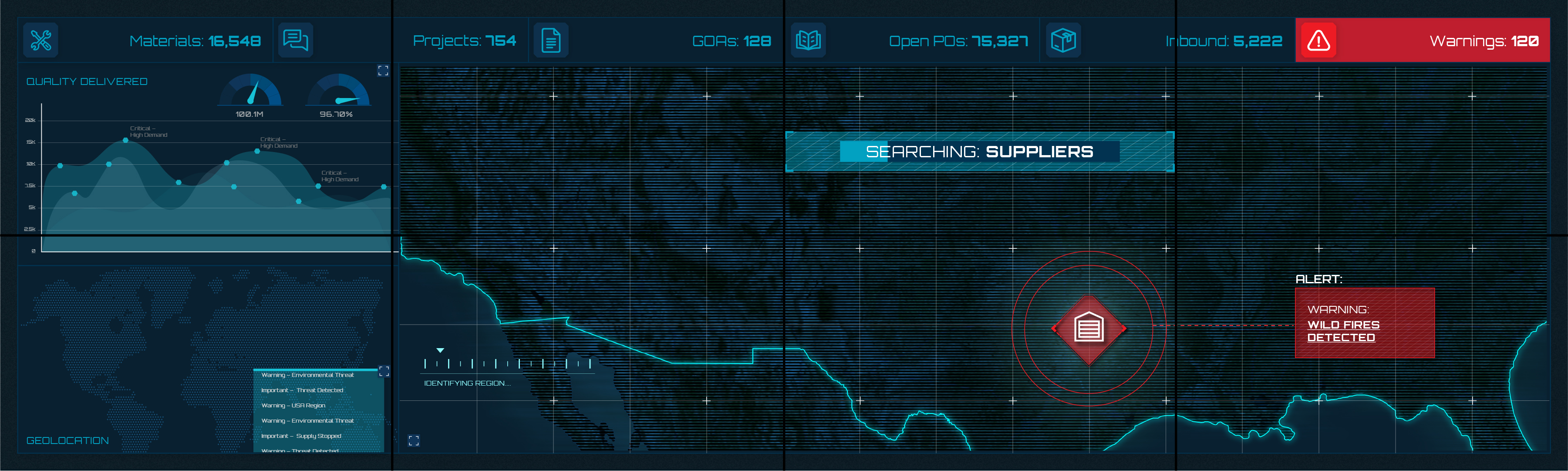Select the Important – Supply Stopped entry

point(302,436)
